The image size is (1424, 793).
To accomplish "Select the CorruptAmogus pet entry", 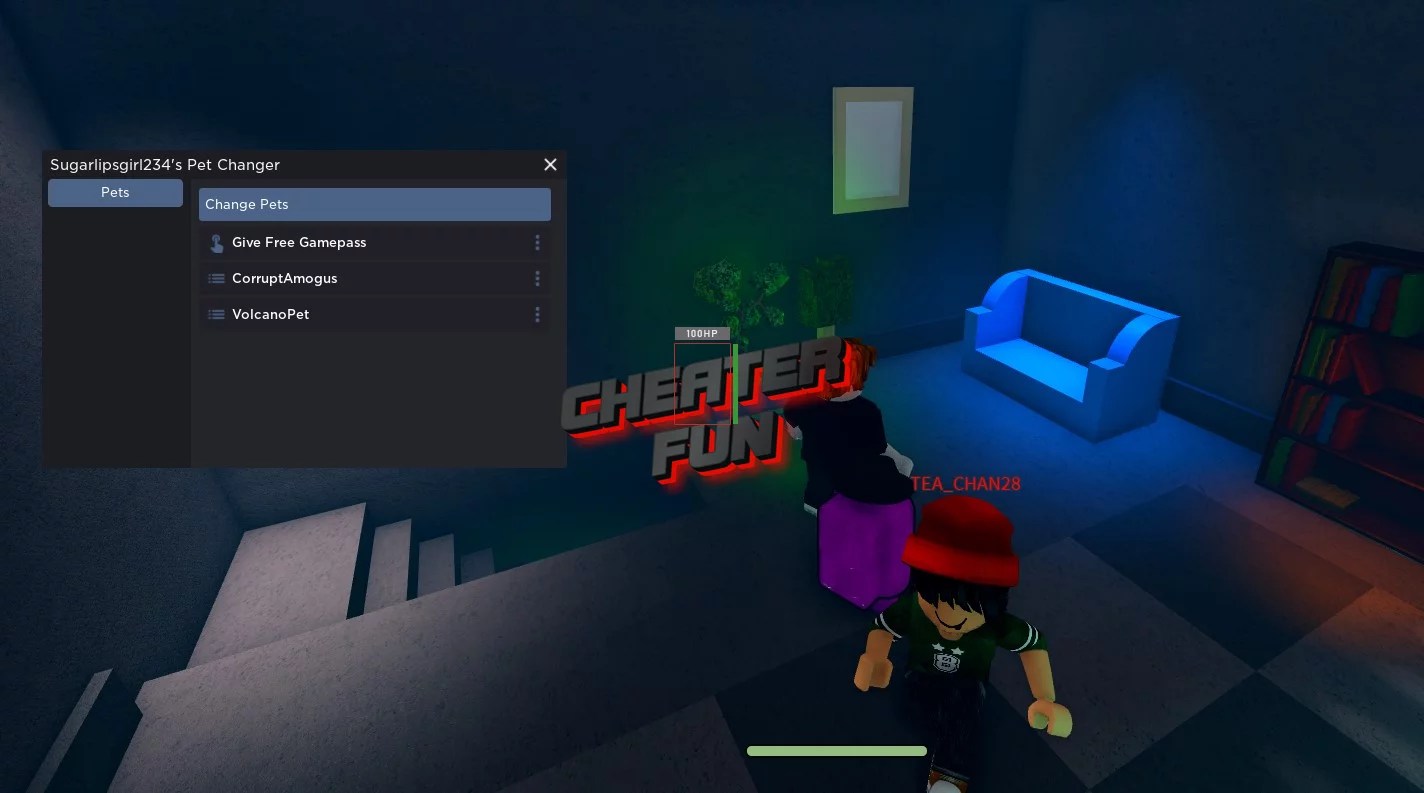I will [284, 278].
